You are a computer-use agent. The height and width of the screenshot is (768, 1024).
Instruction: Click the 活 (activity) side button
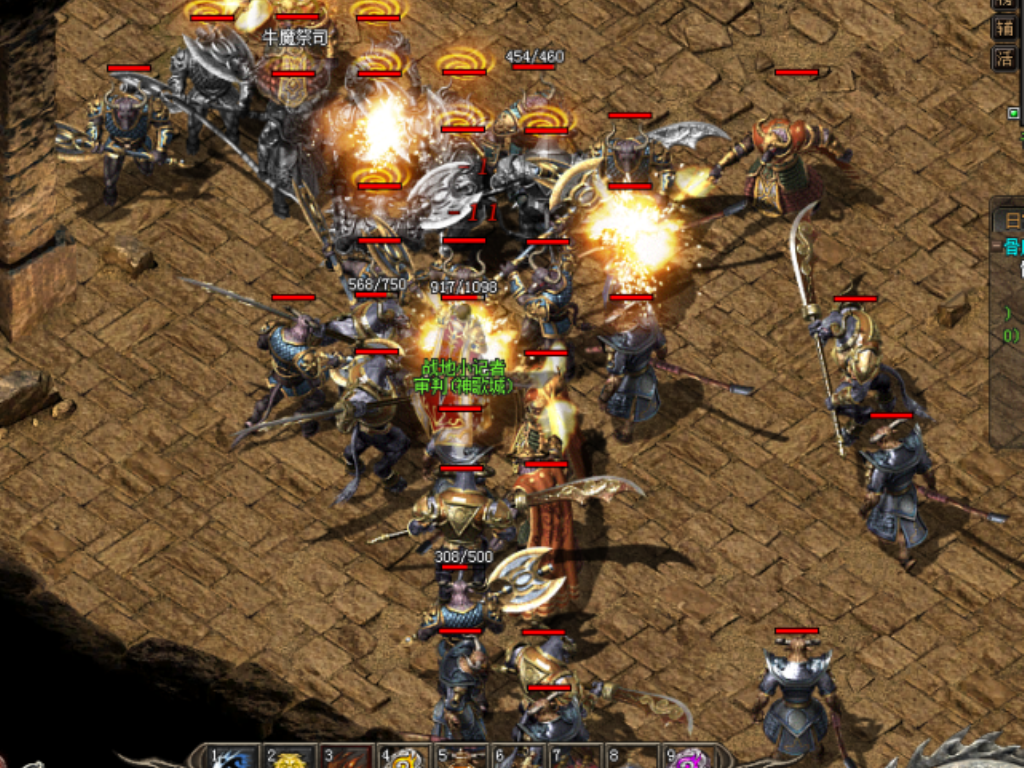pyautogui.click(x=1004, y=58)
